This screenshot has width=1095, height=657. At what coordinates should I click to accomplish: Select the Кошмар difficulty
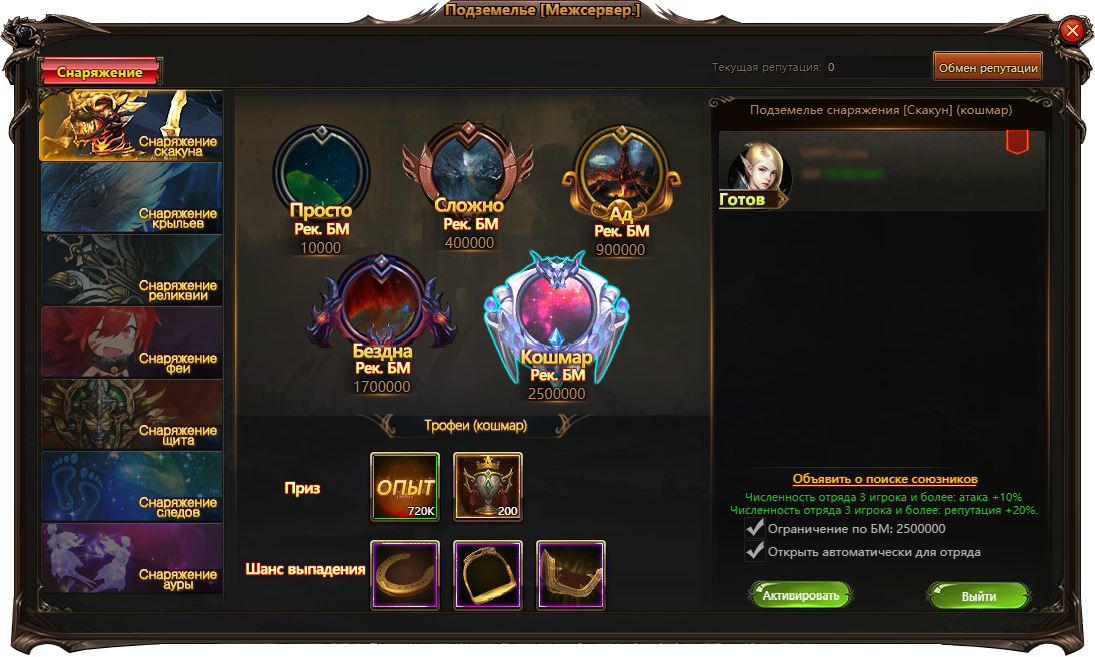[x=556, y=310]
